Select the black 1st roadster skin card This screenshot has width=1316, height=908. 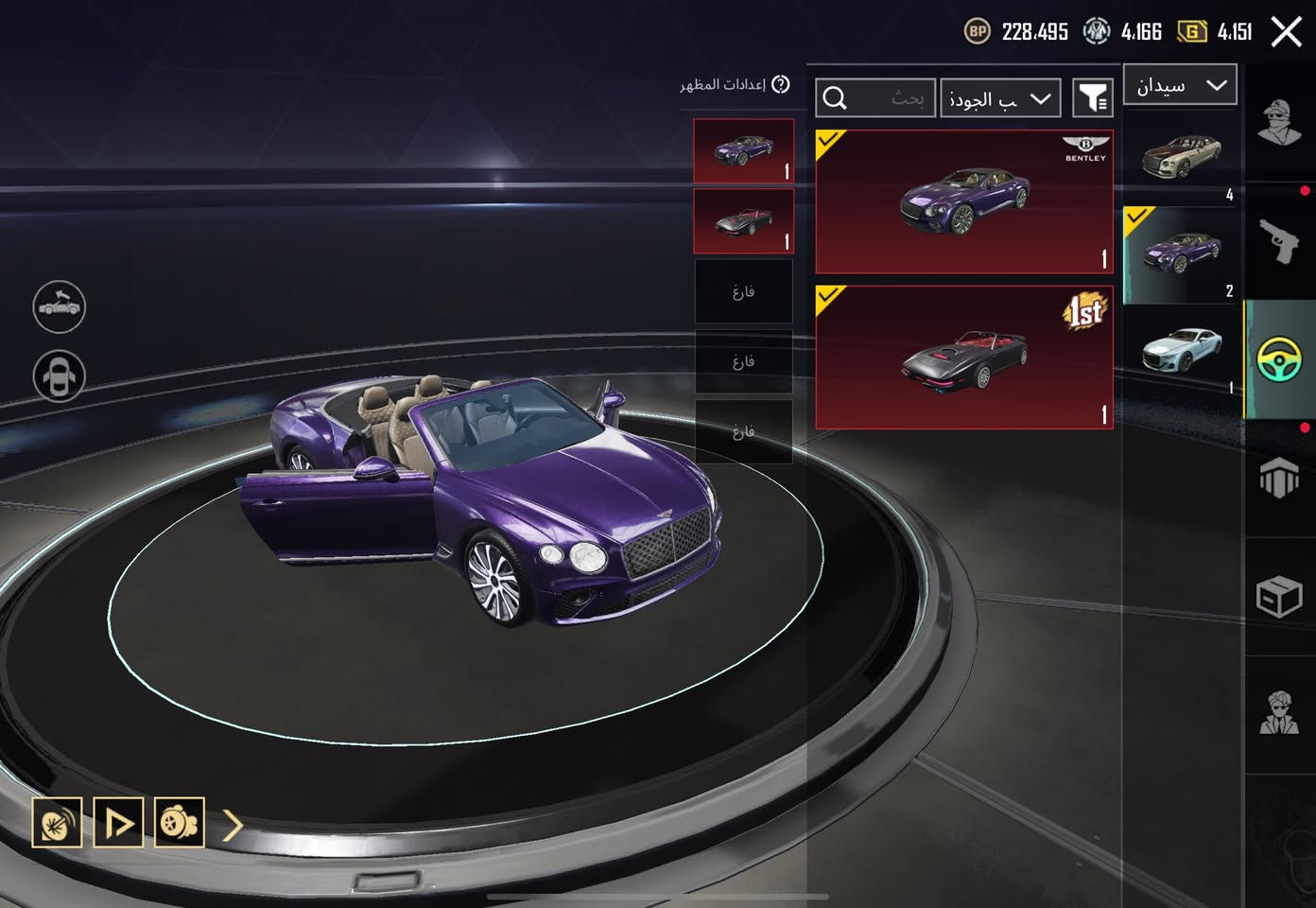(x=963, y=358)
